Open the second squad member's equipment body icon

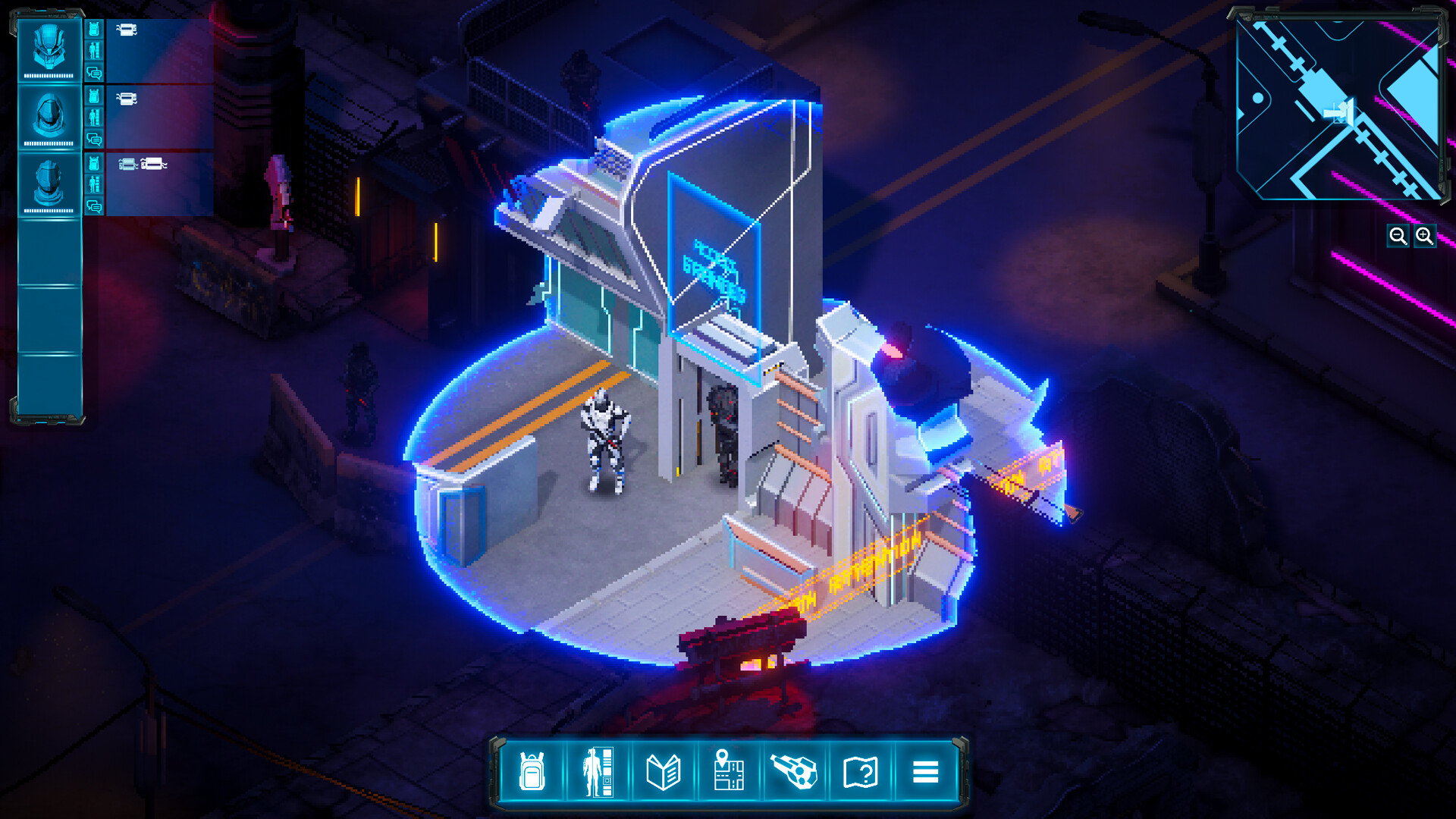[x=94, y=116]
